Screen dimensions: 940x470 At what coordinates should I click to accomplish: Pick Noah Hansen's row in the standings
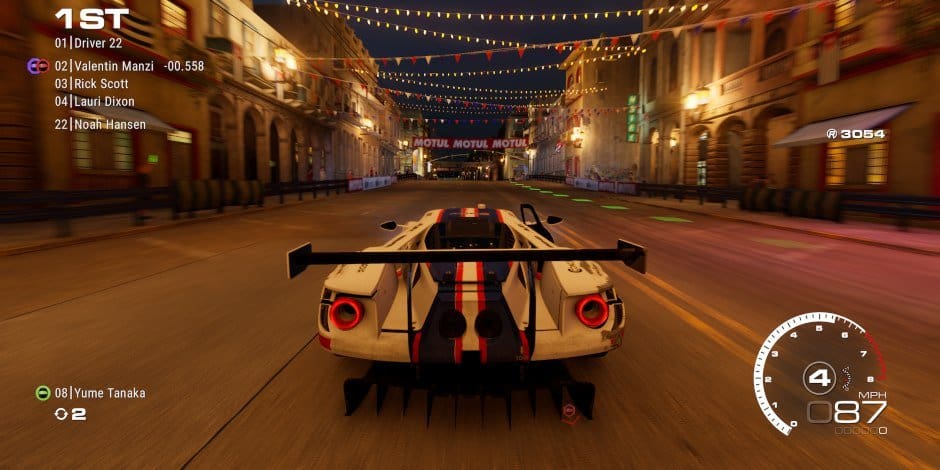[98, 124]
